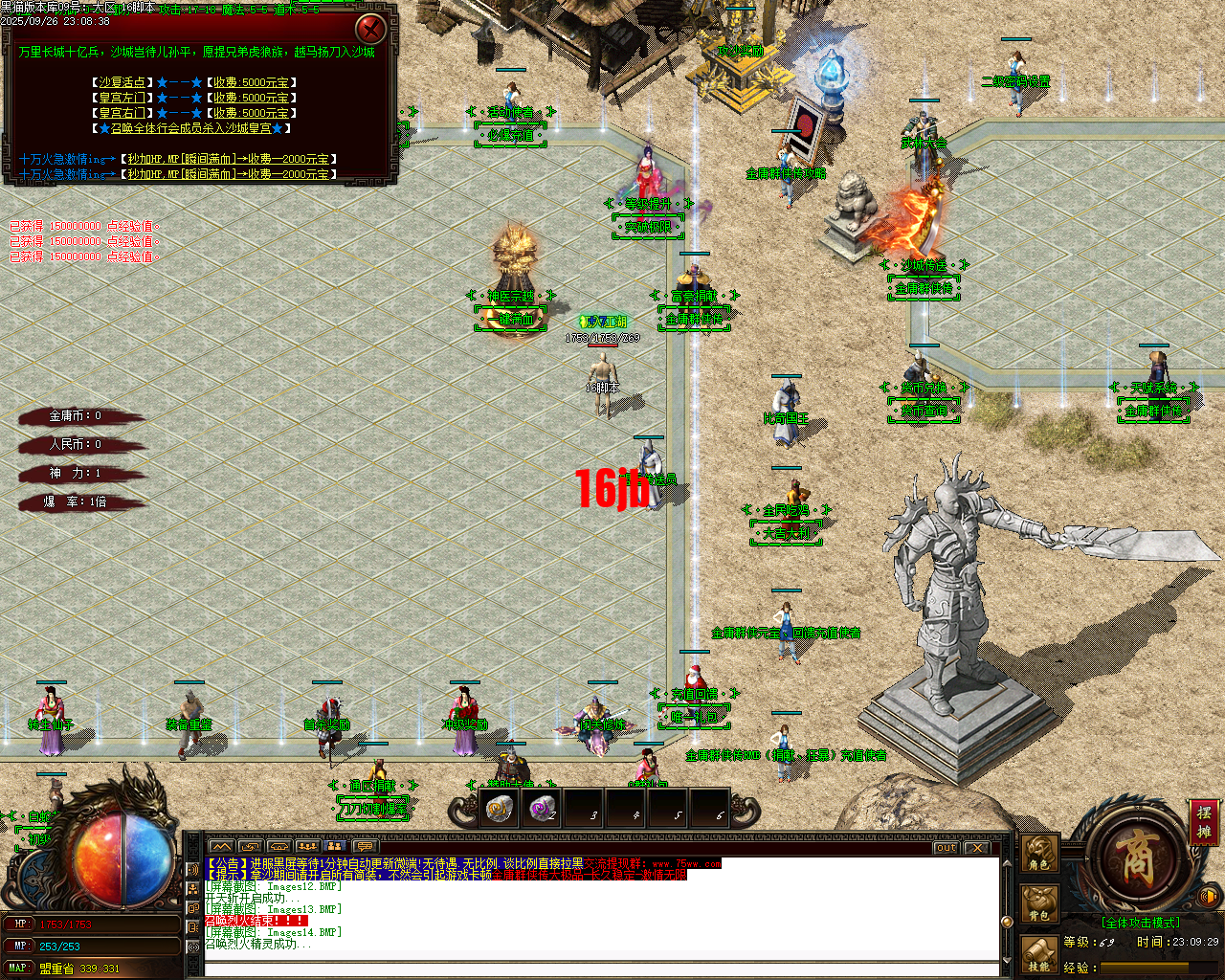Open the 角色 character panel
The height and width of the screenshot is (980, 1225).
[1039, 852]
